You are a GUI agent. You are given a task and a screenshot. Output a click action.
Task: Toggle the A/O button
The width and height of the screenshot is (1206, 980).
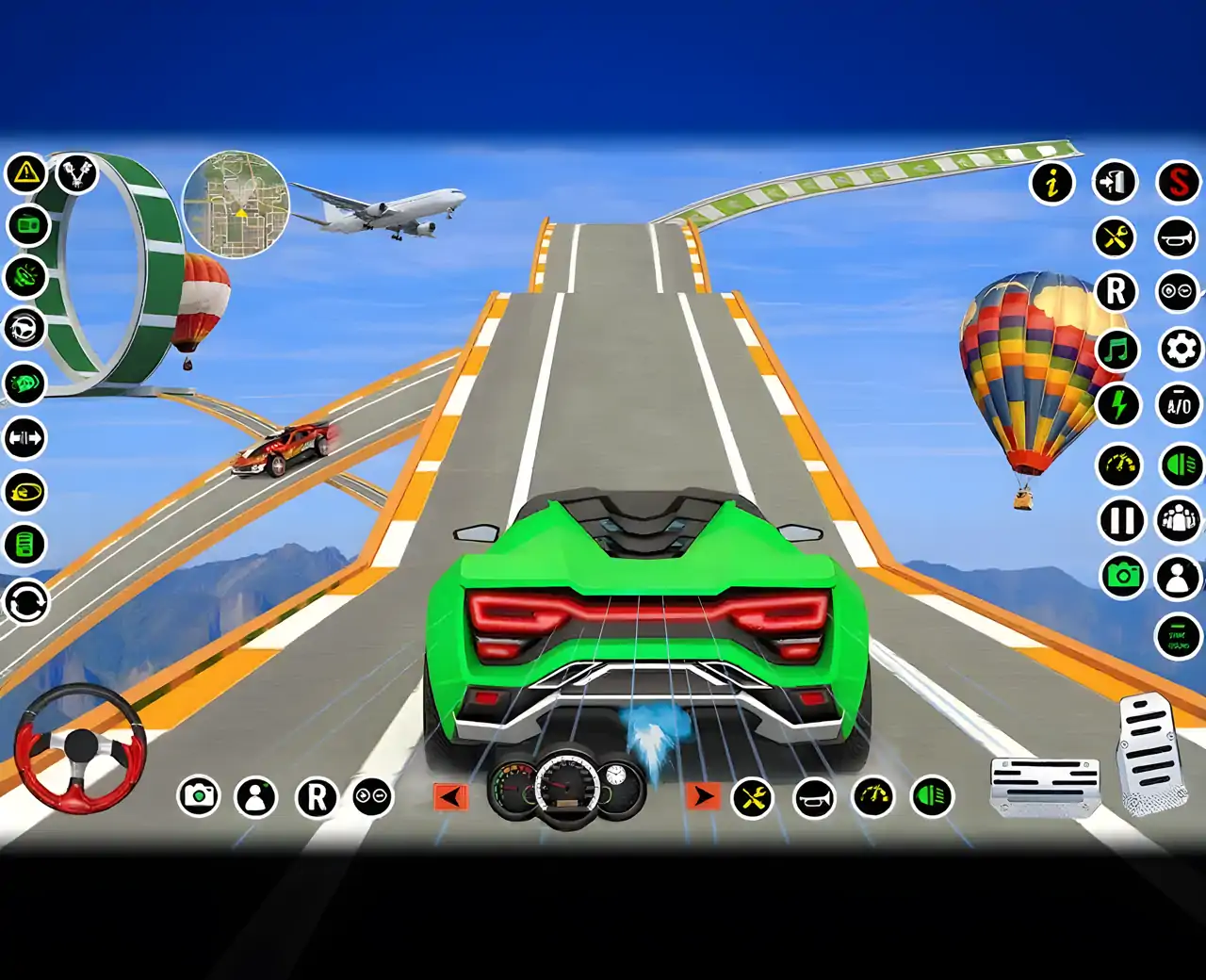click(1179, 407)
